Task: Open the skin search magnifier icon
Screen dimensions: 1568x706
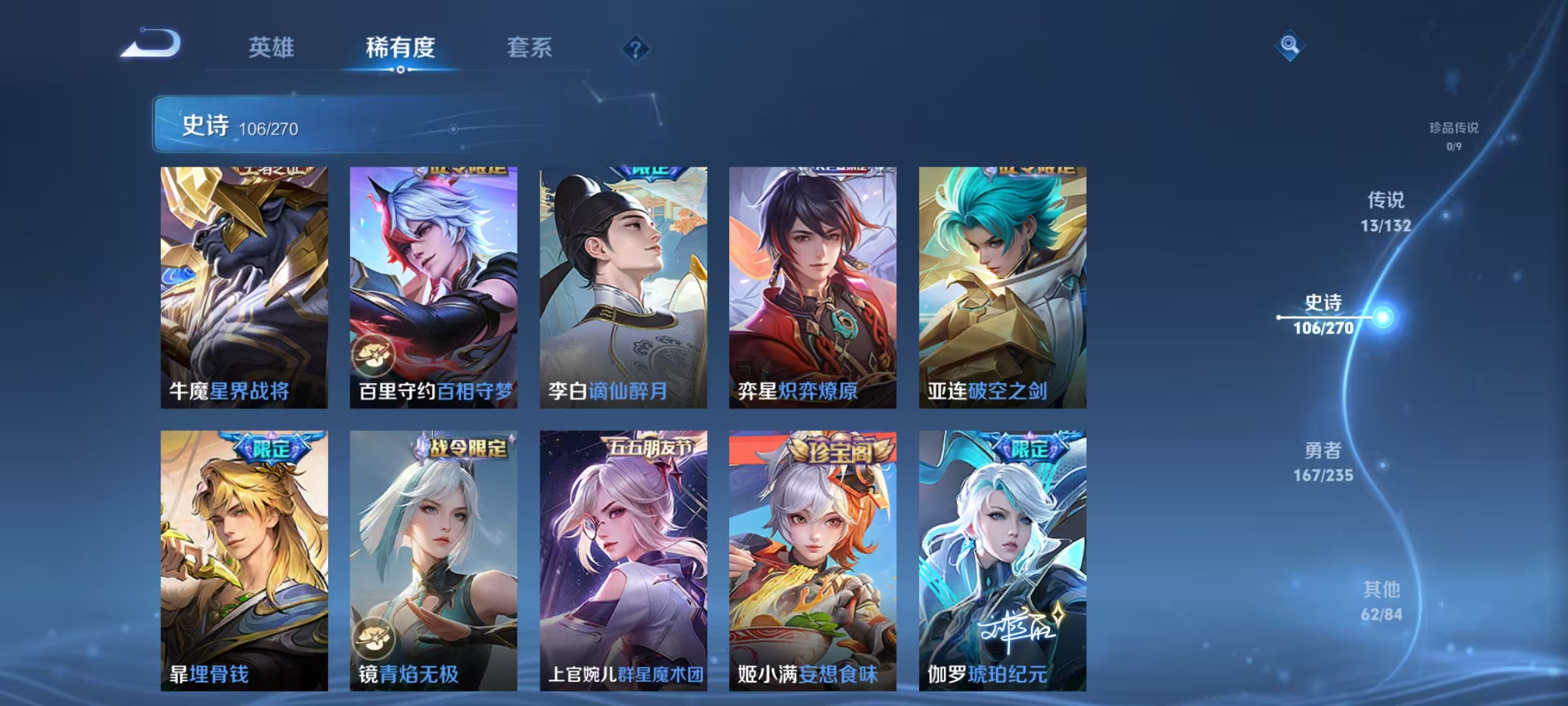Action: coord(1288,44)
